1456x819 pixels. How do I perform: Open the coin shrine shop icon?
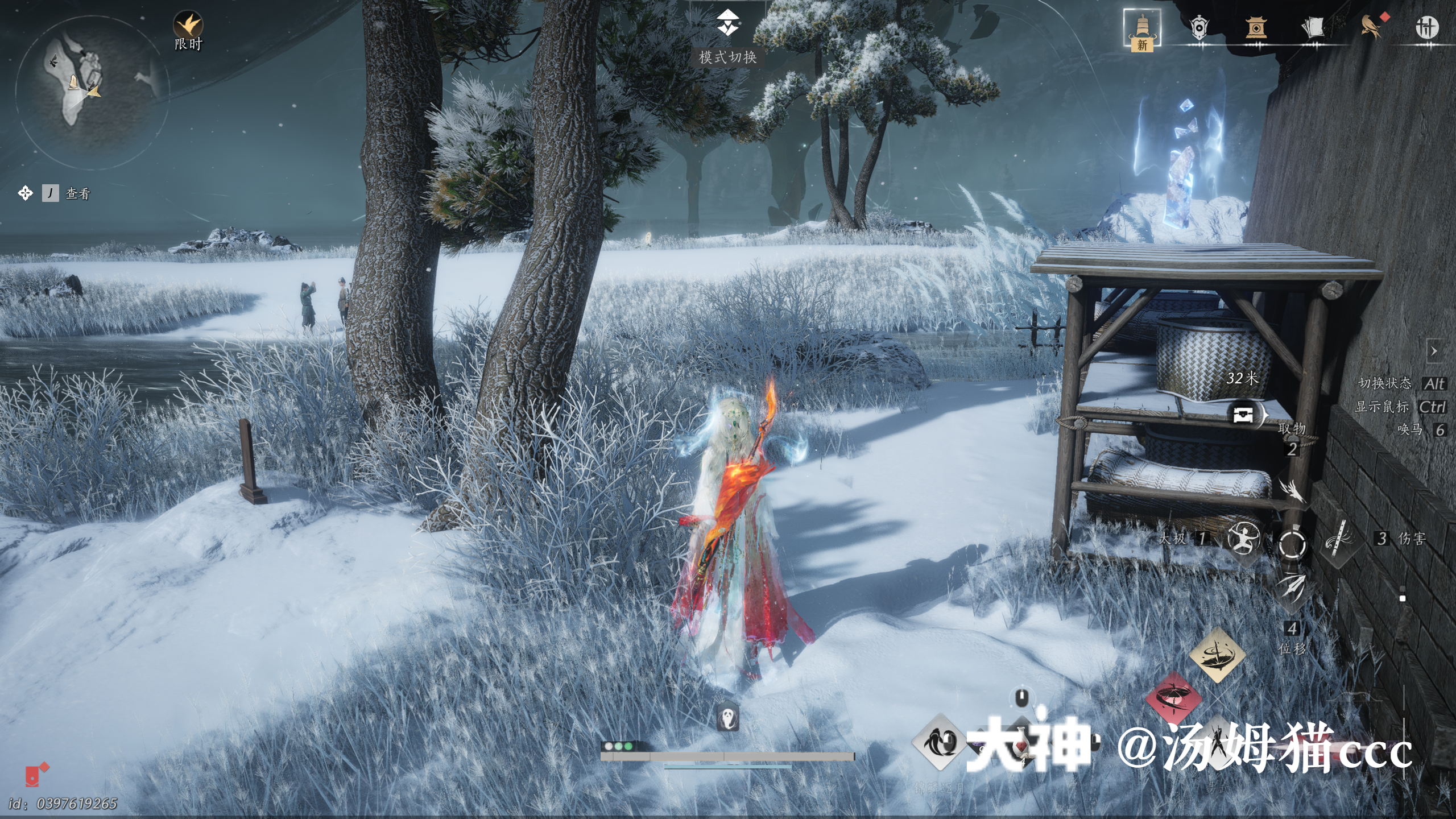[1256, 28]
